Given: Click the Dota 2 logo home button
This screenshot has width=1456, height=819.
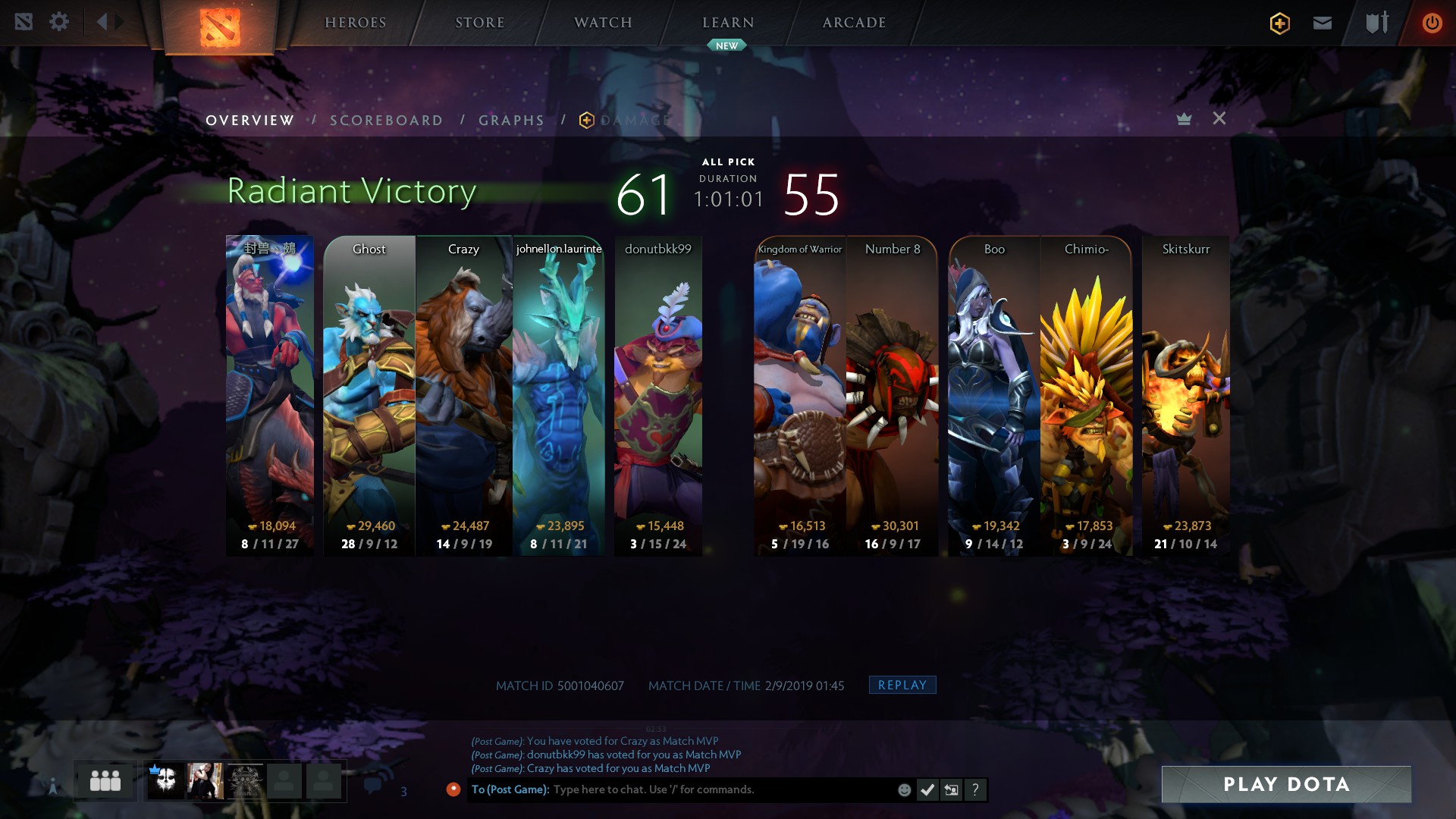Looking at the screenshot, I should [219, 27].
